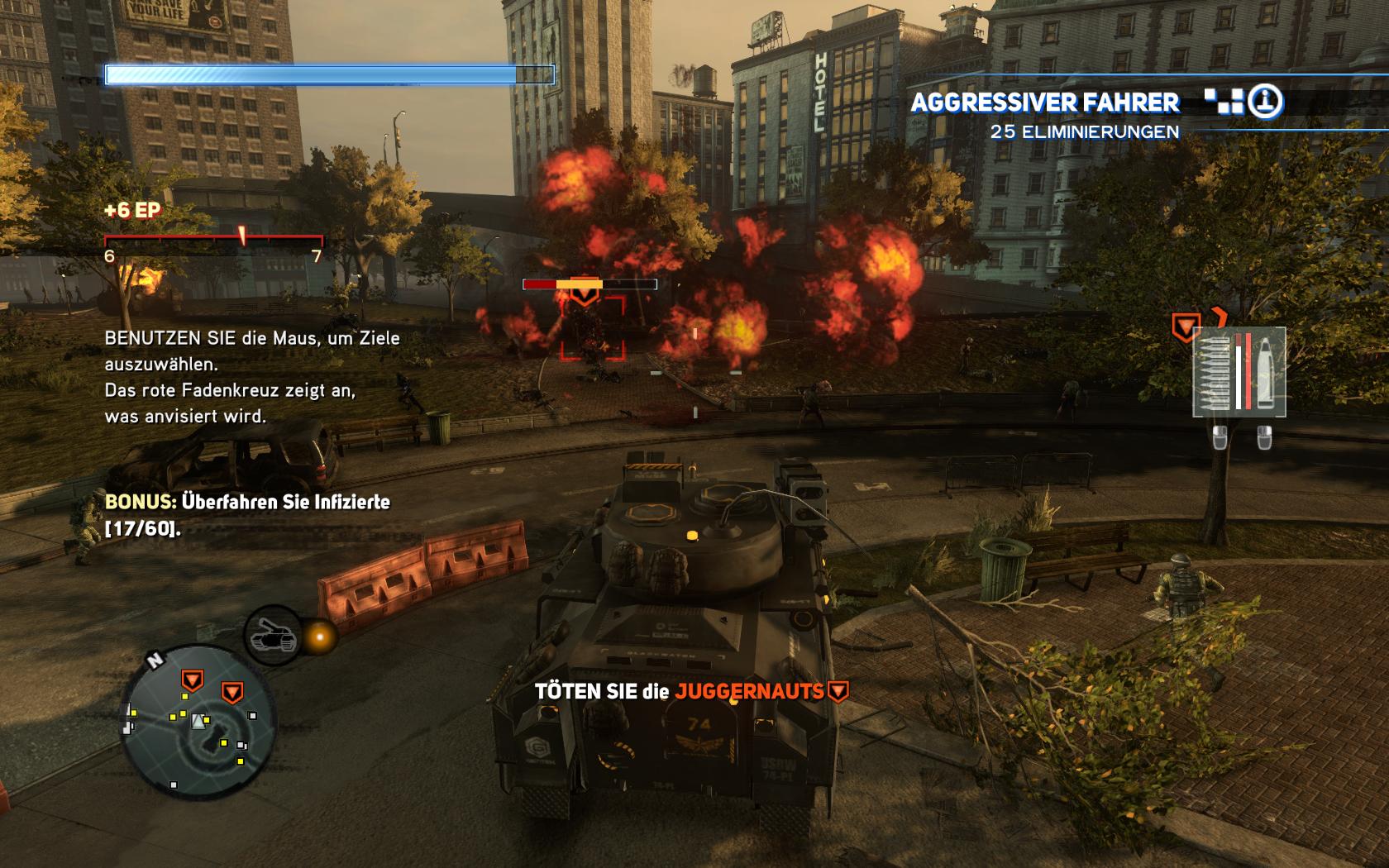1389x868 pixels.
Task: Target the Juggernaut inside the red reticle
Action: [x=593, y=330]
